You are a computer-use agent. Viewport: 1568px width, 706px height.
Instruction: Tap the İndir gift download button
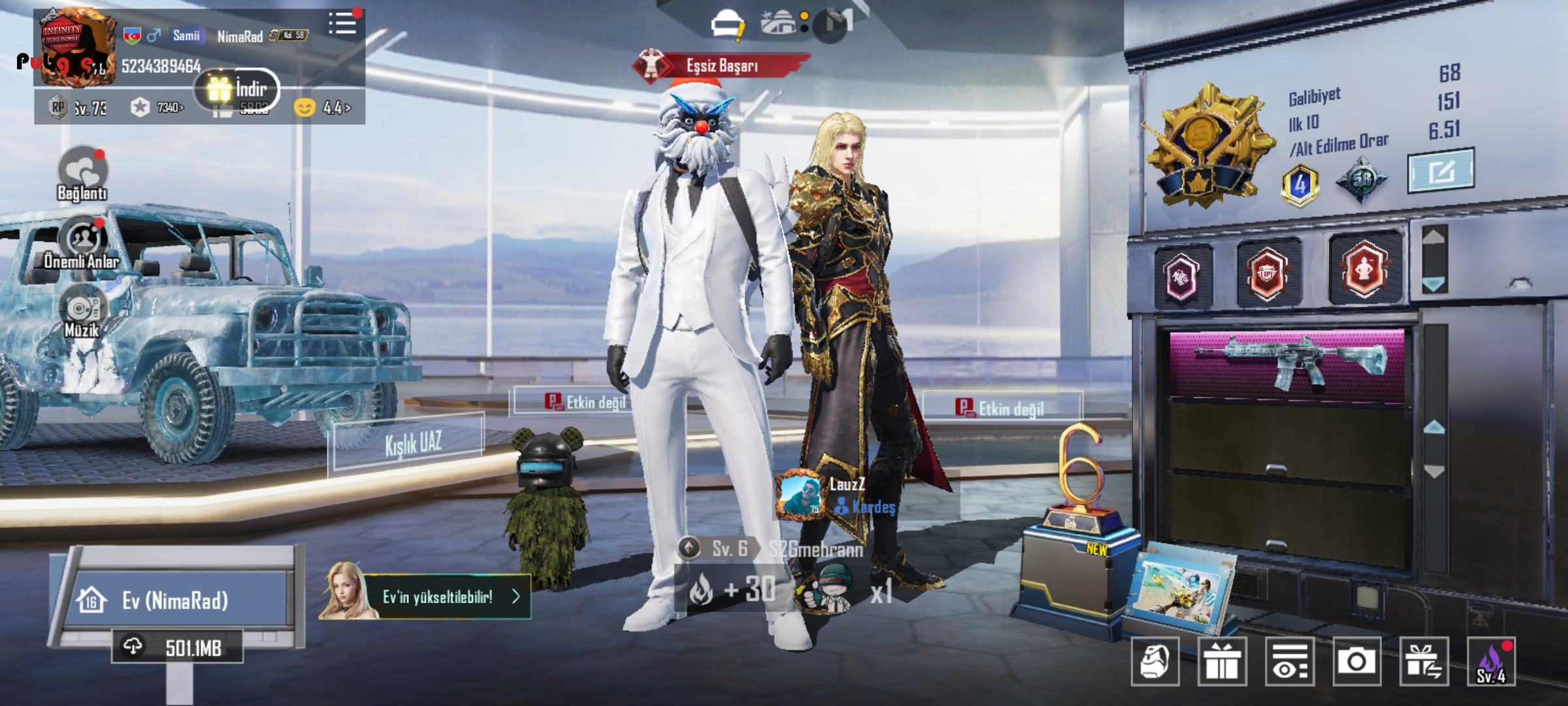click(x=237, y=90)
